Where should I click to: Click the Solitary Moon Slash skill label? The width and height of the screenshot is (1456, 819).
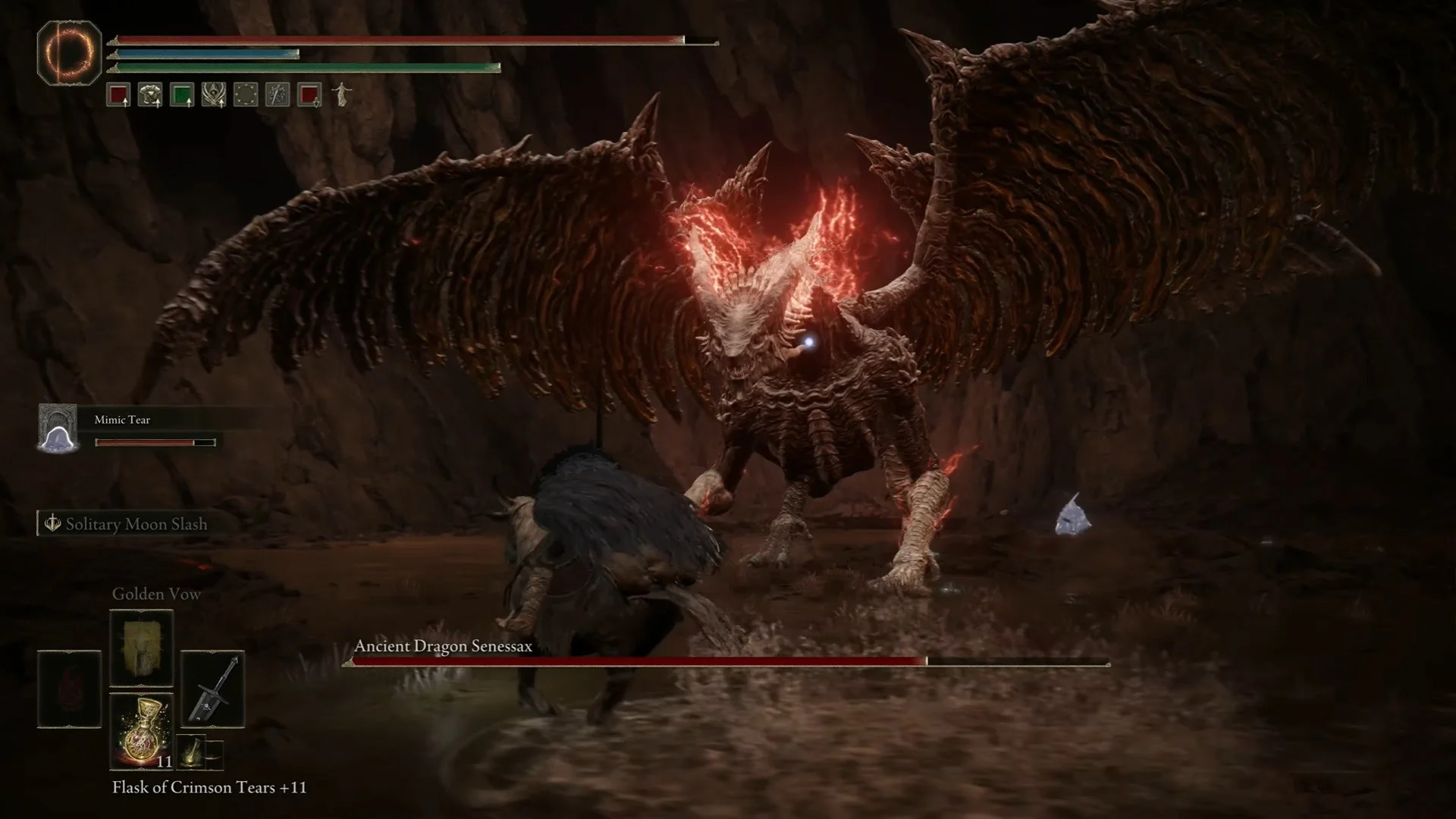coord(136,524)
